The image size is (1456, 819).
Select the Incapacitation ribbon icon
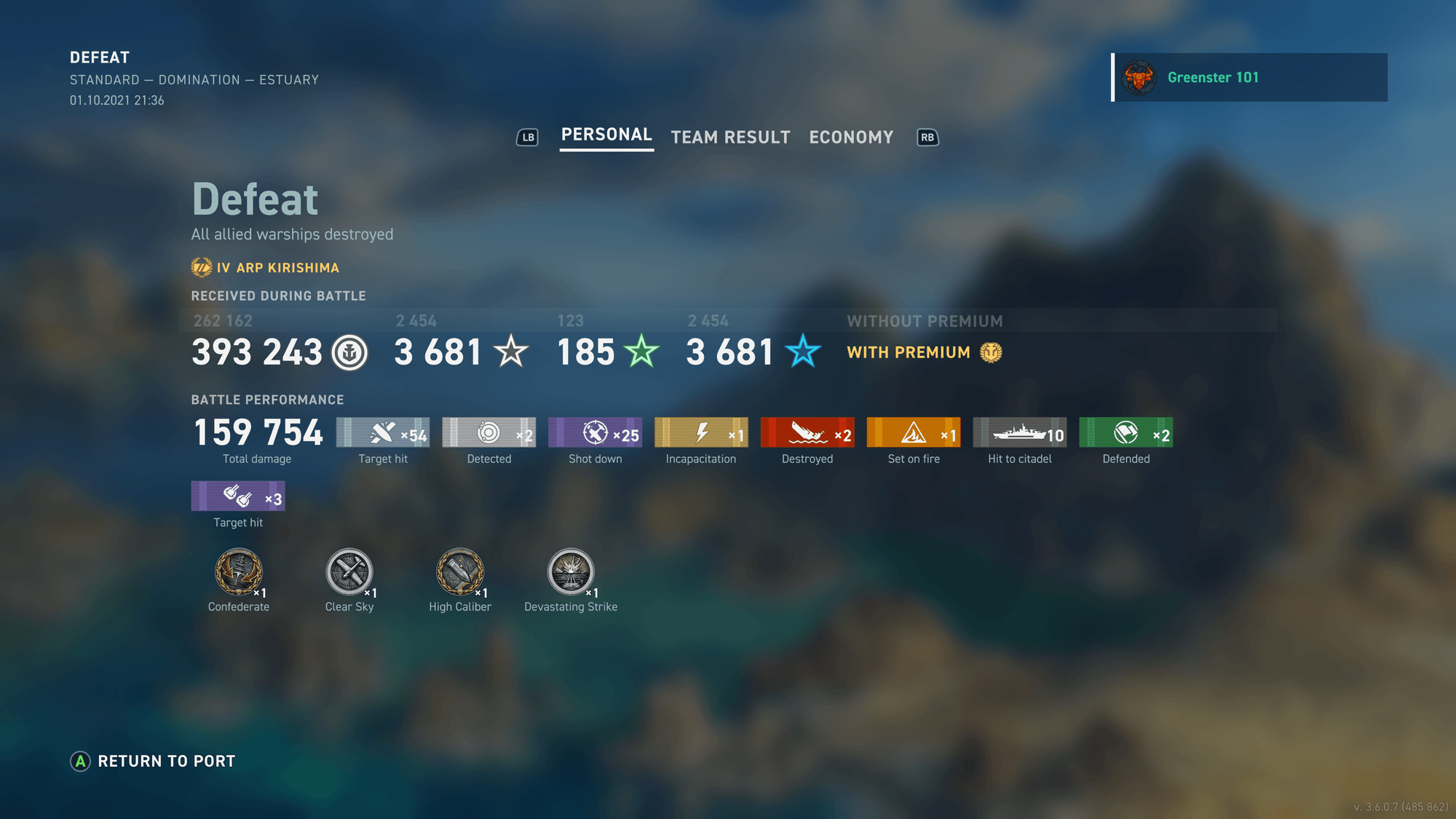tap(701, 432)
